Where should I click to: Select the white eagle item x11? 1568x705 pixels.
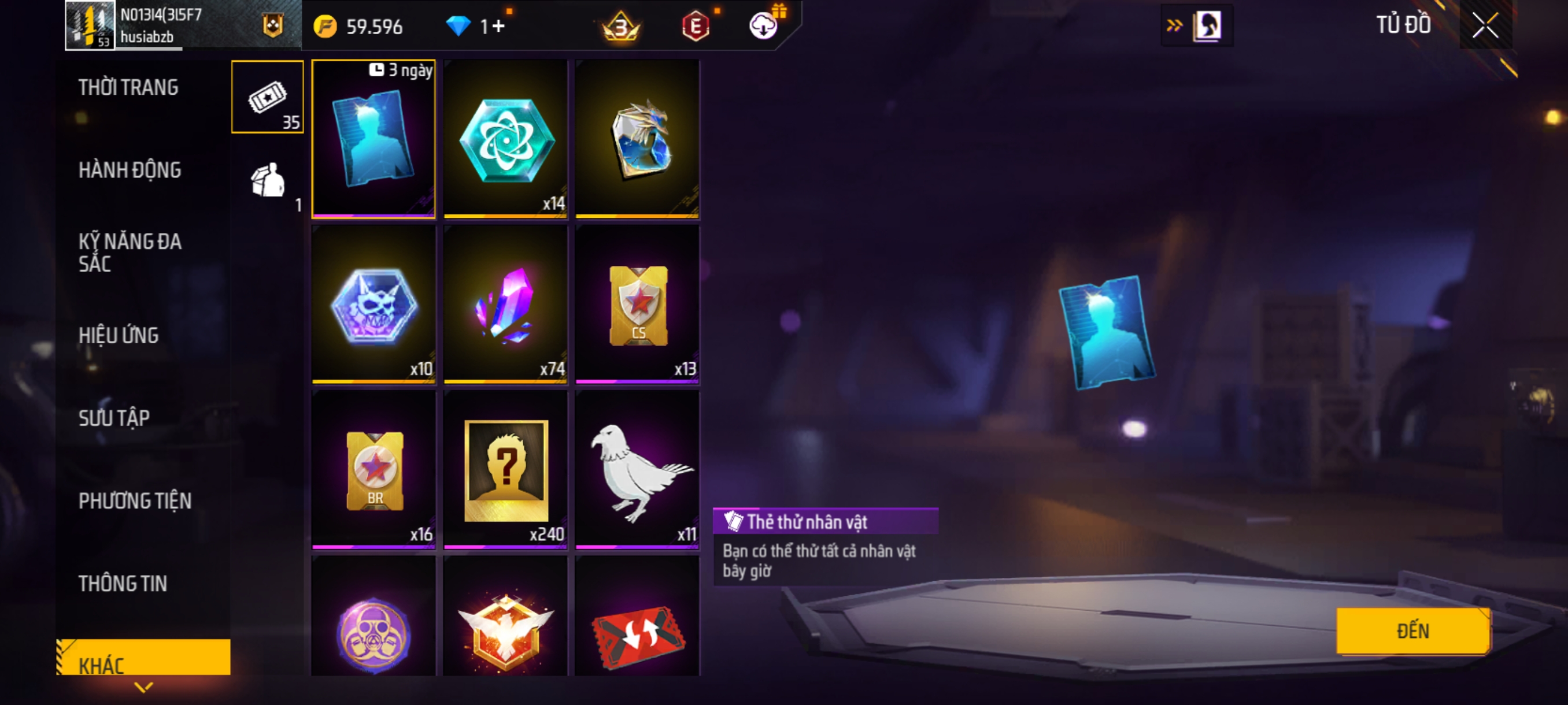click(x=637, y=470)
